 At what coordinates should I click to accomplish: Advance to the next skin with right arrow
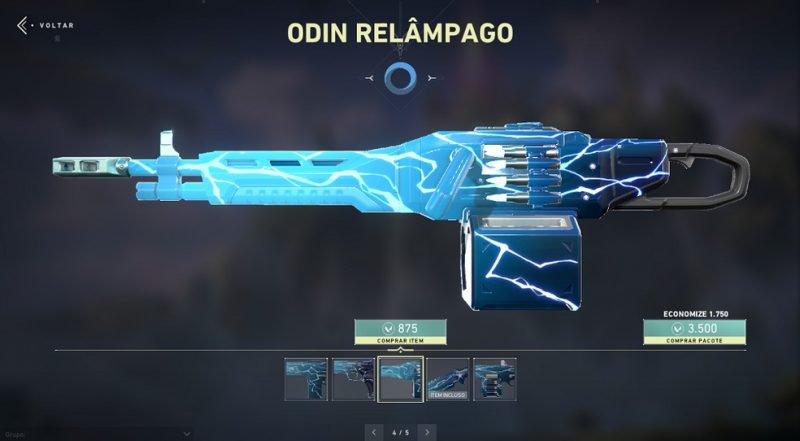427,432
